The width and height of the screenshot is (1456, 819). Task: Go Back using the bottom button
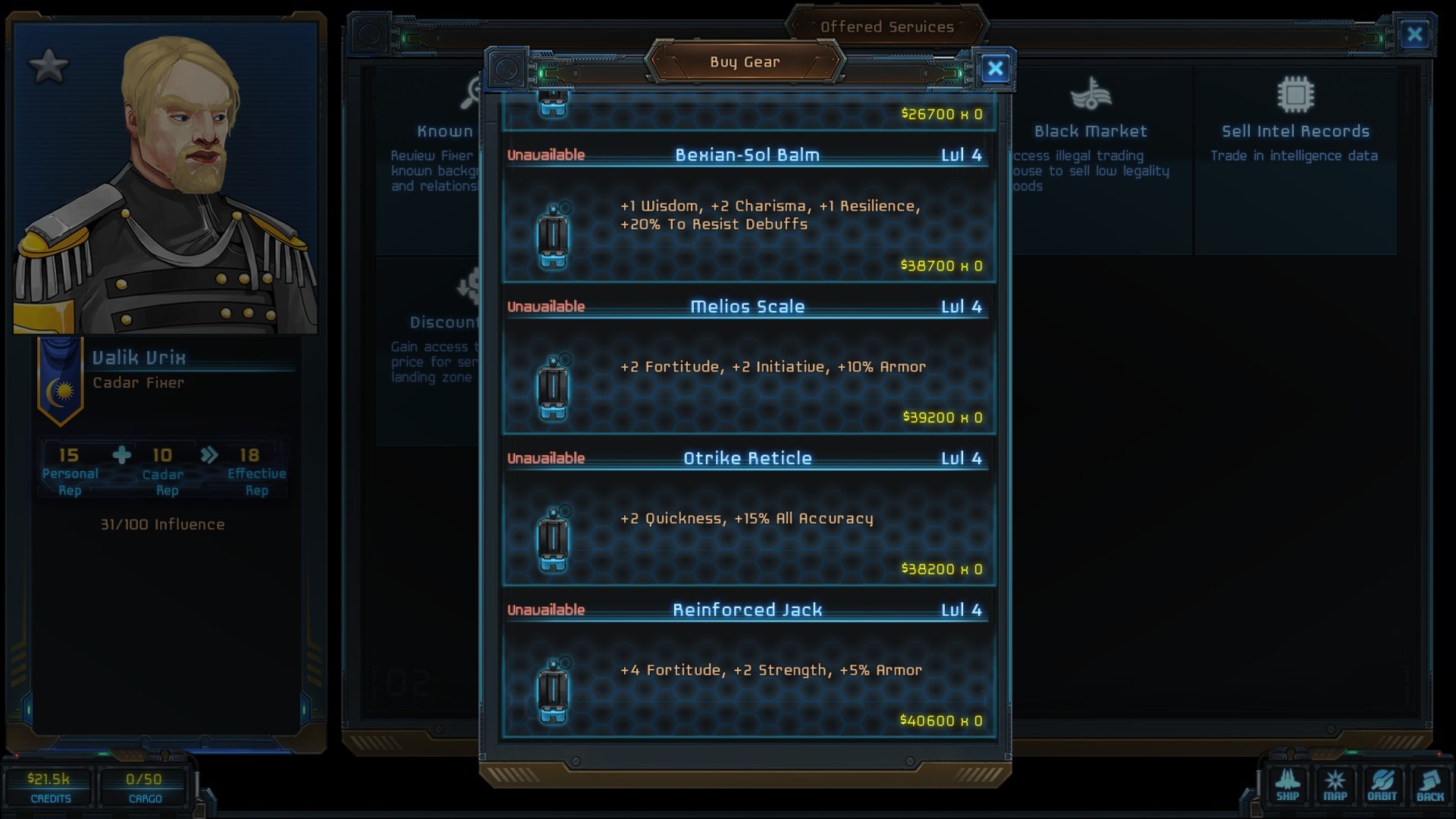coord(1429,786)
